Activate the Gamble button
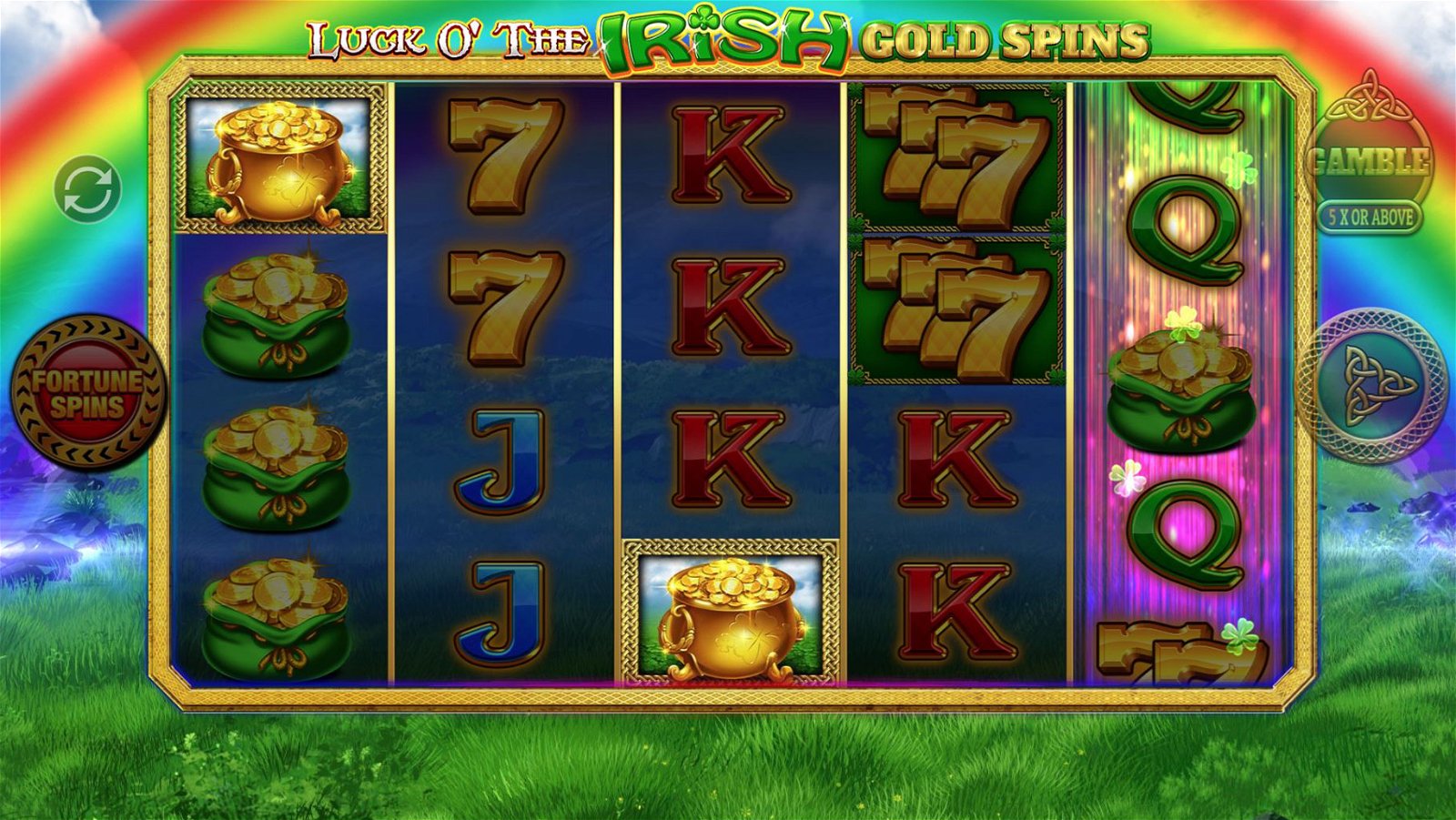The image size is (1456, 820). [1368, 161]
